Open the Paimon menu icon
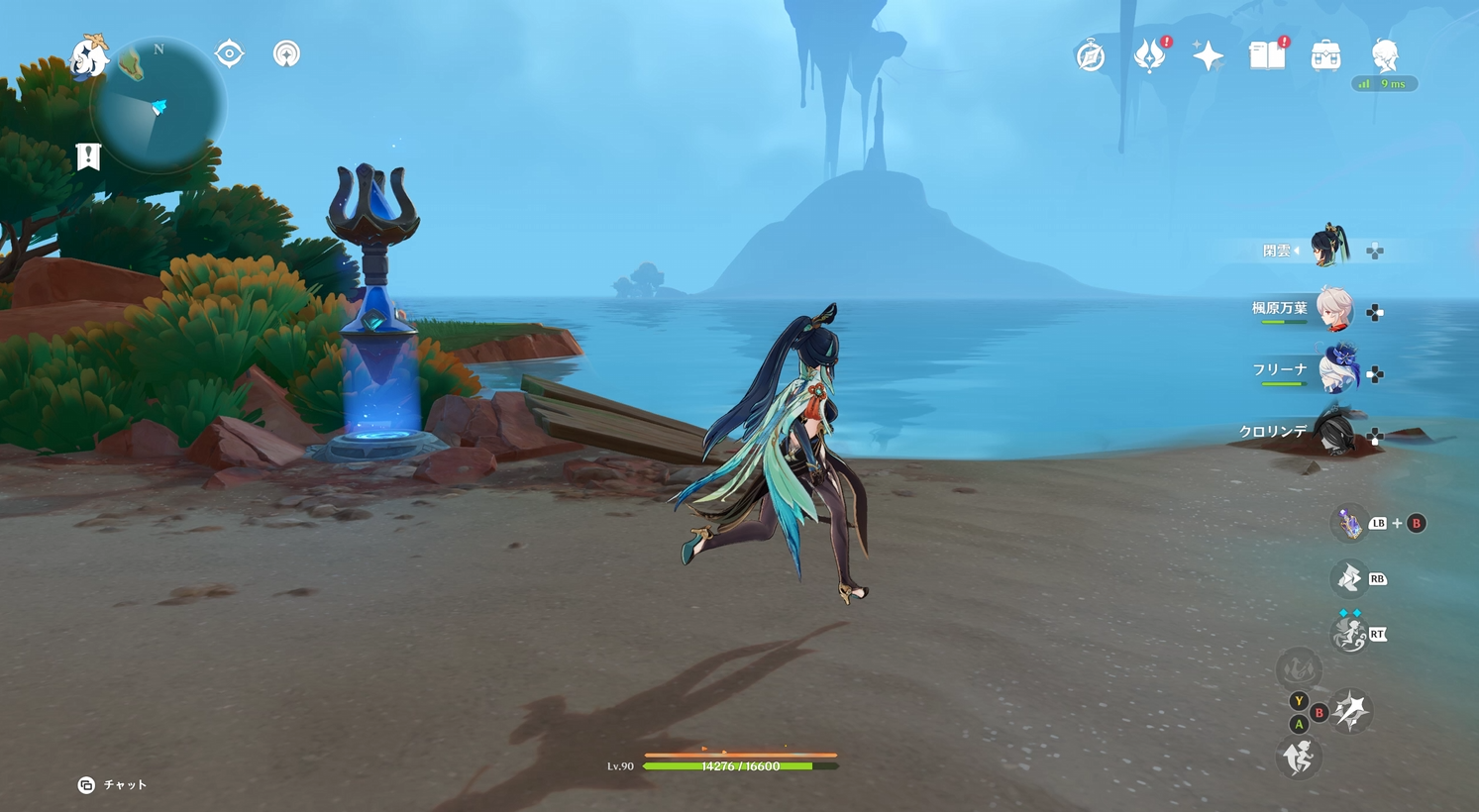Viewport: 1479px width, 812px height. (89, 56)
